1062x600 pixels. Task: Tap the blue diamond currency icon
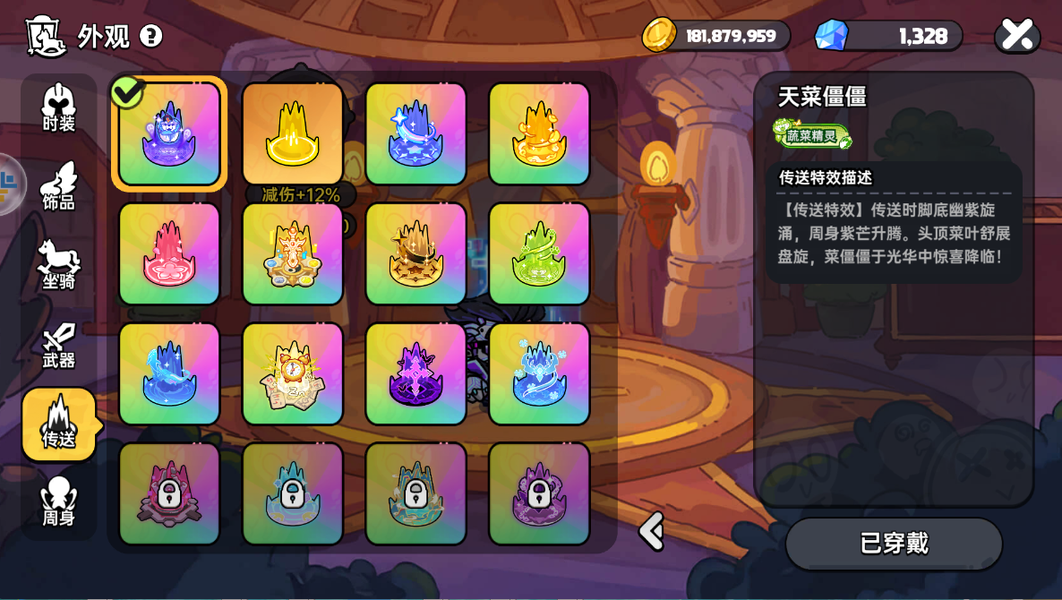tap(831, 35)
